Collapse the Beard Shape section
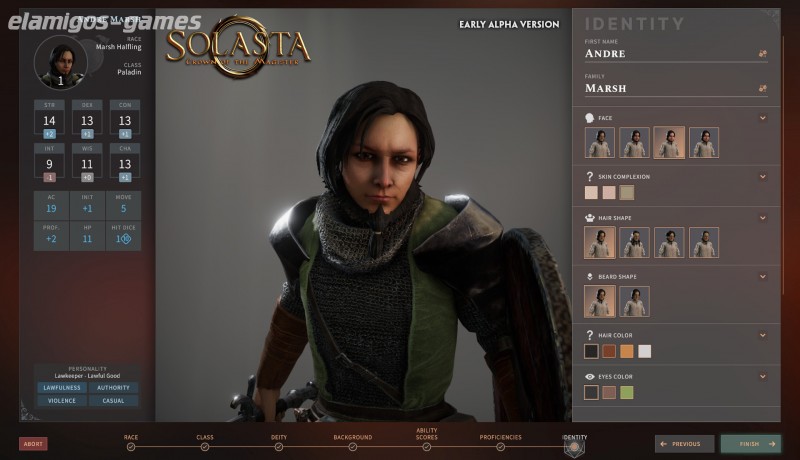This screenshot has width=800, height=460. coord(763,276)
